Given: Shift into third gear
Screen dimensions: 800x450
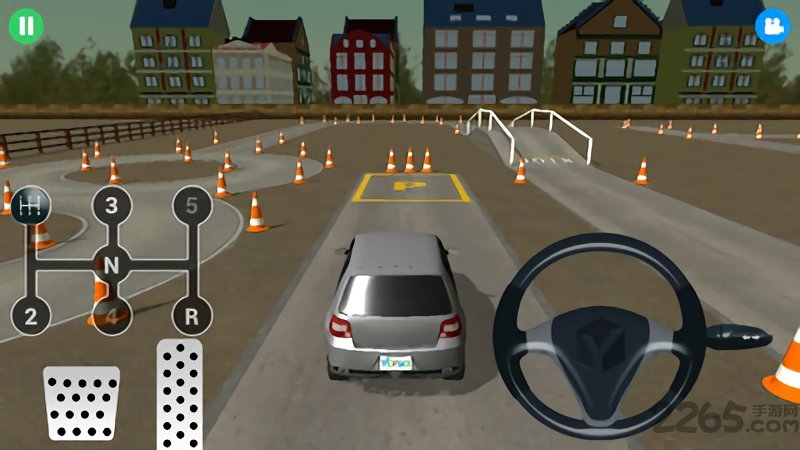Looking at the screenshot, I should [112, 207].
